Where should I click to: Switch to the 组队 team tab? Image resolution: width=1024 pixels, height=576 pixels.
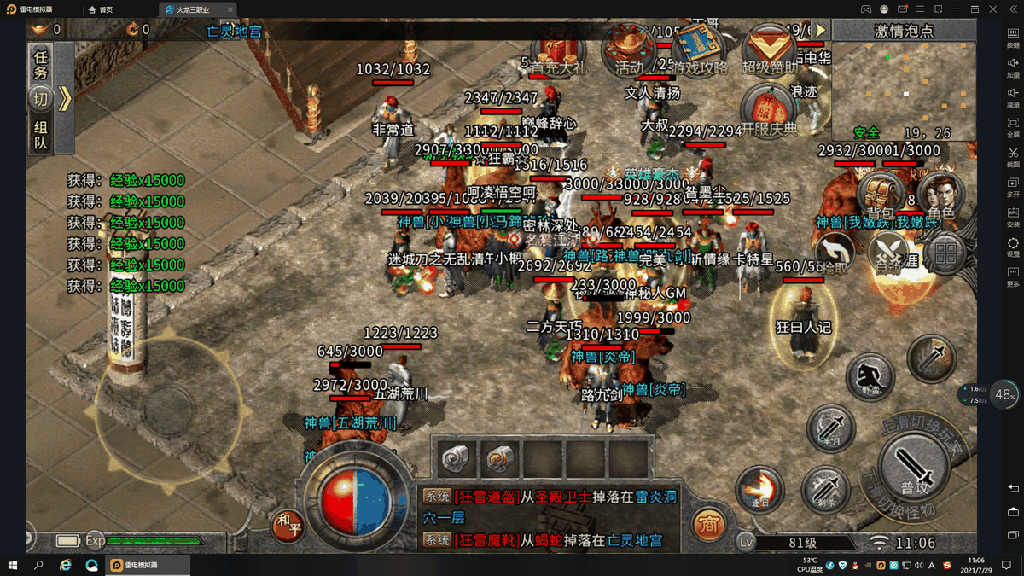tap(41, 135)
